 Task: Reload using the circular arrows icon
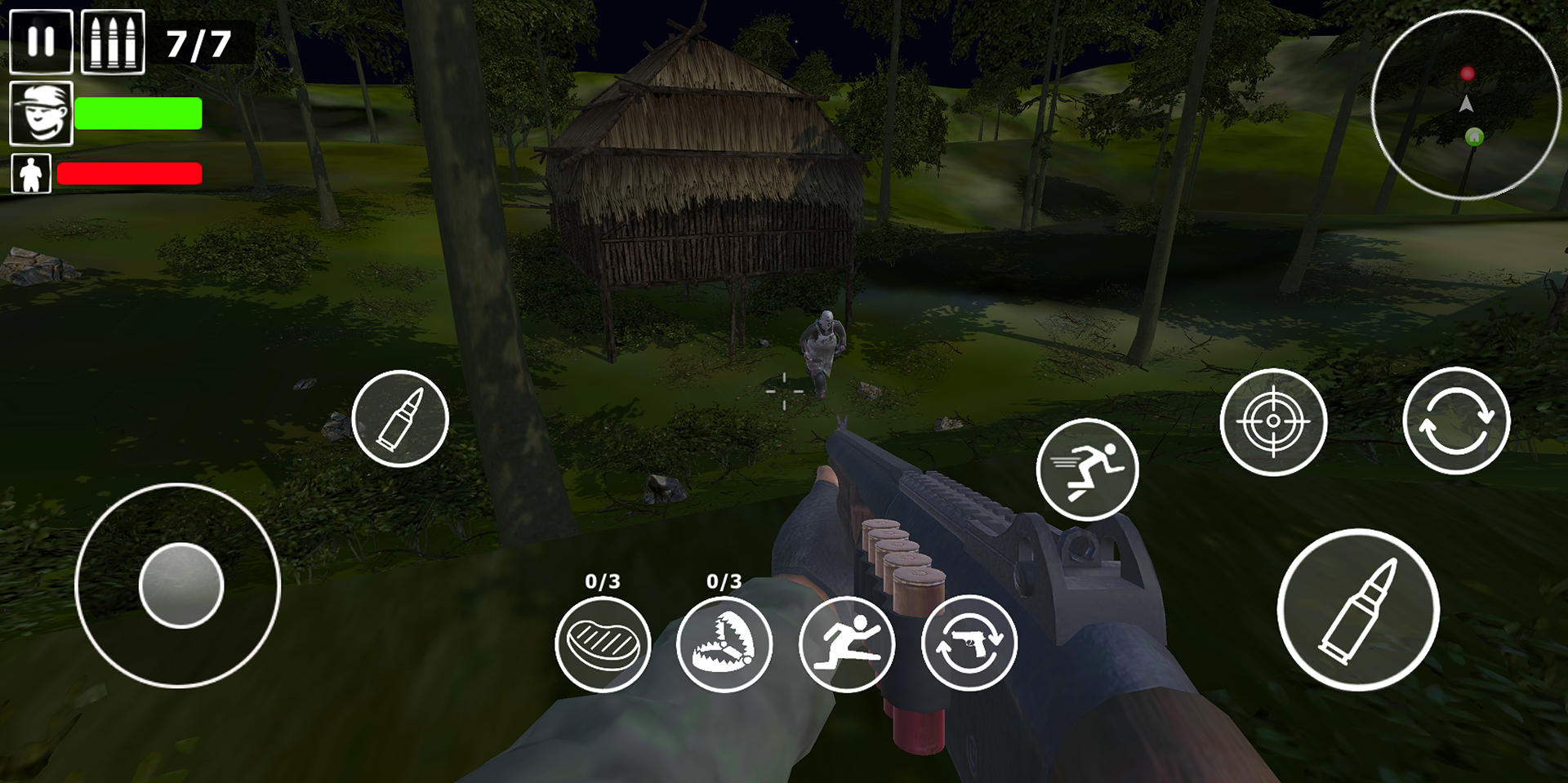(1459, 420)
